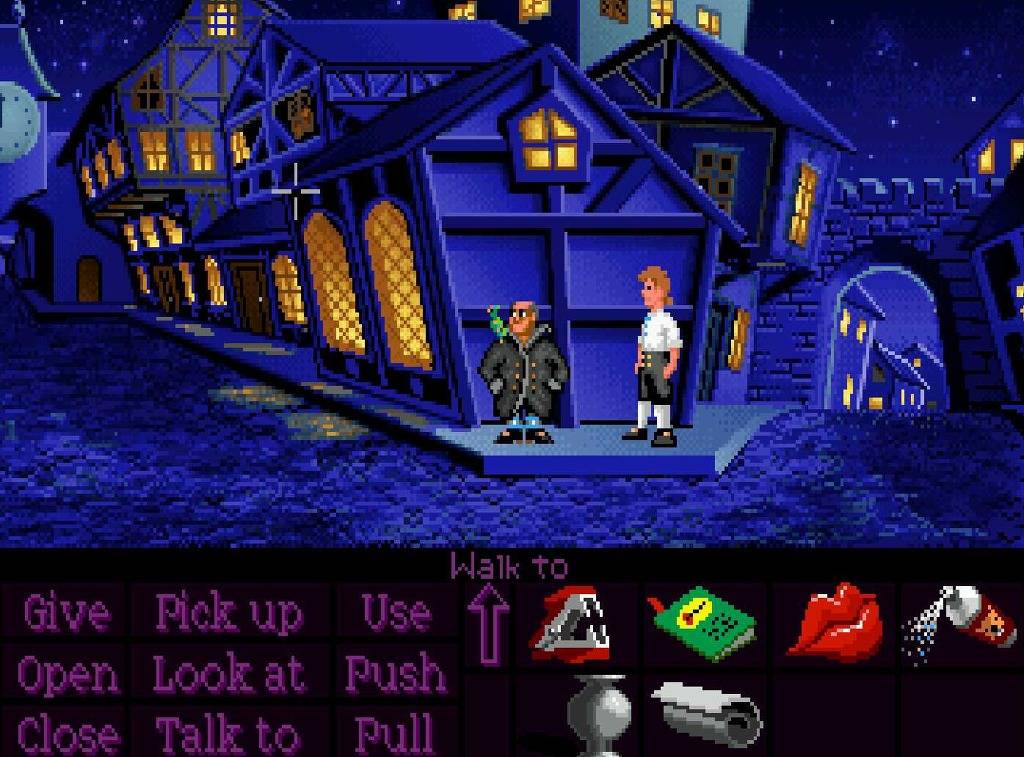Viewport: 1024px width, 757px height.
Task: Choose the grey rolled tube item
Action: tap(708, 712)
